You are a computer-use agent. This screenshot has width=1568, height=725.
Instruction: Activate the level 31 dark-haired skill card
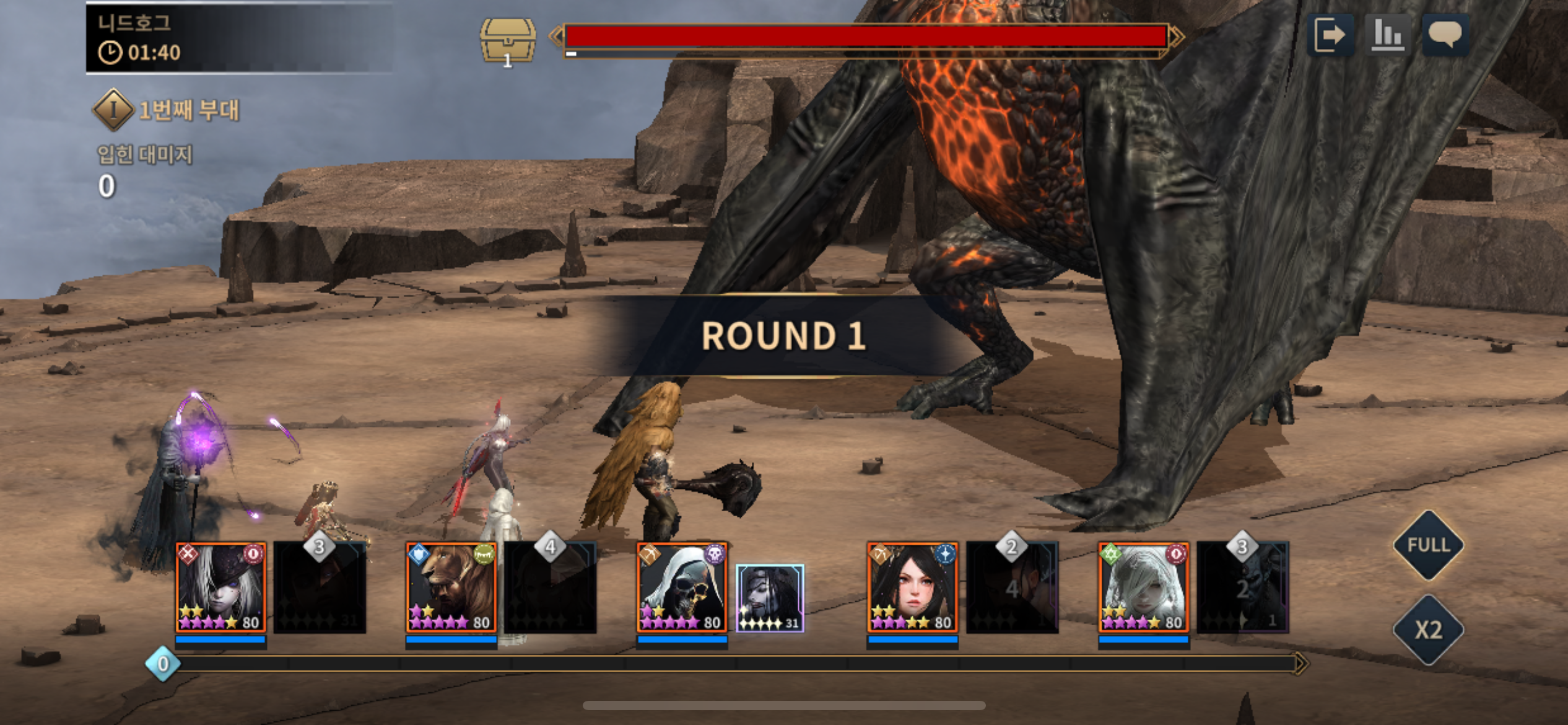click(x=770, y=598)
